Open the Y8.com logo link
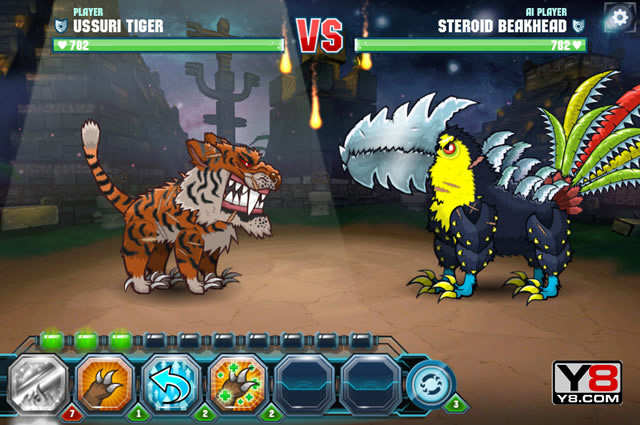The height and width of the screenshot is (425, 640). (587, 383)
